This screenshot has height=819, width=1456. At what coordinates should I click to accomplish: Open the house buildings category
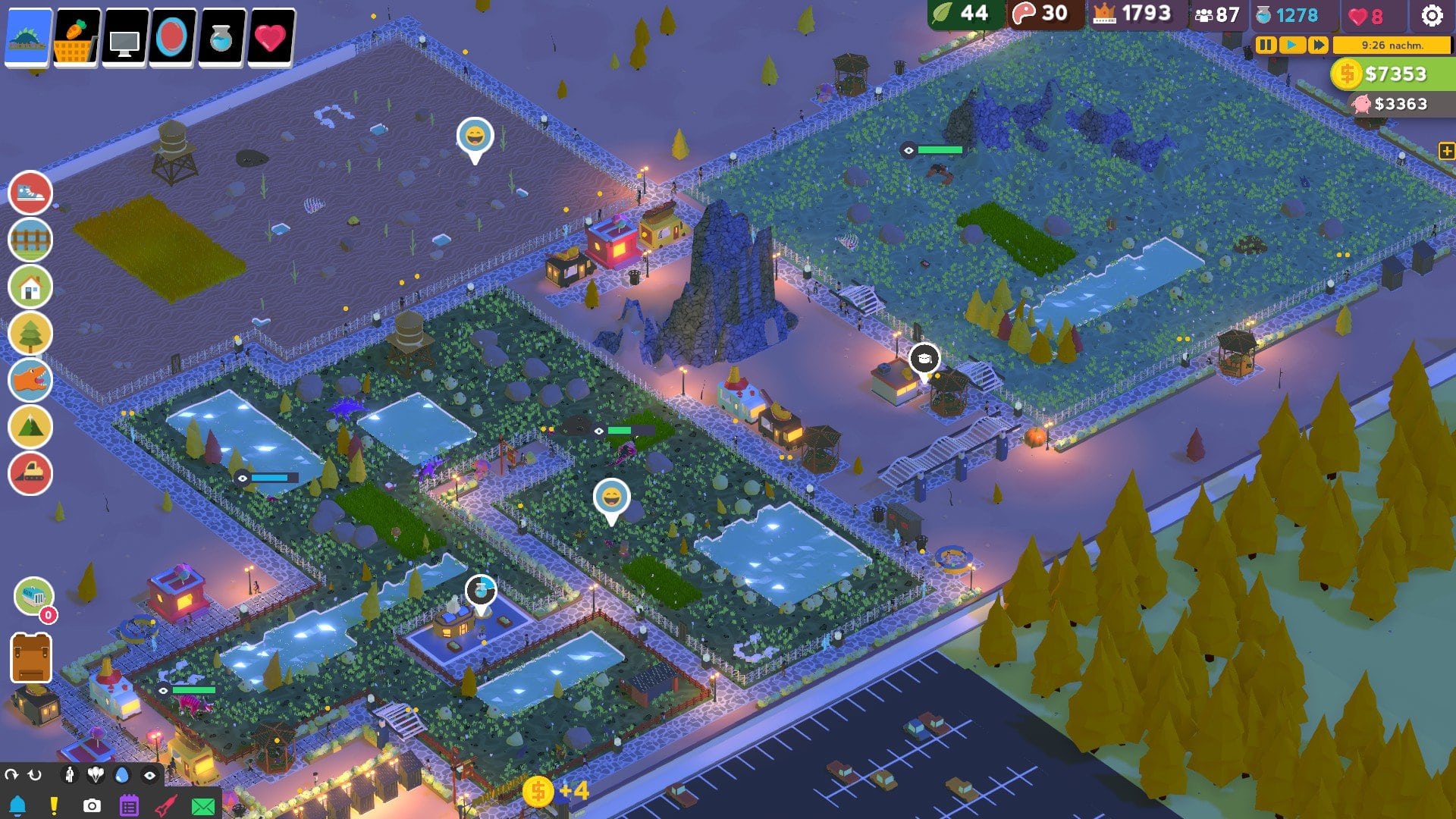[30, 287]
